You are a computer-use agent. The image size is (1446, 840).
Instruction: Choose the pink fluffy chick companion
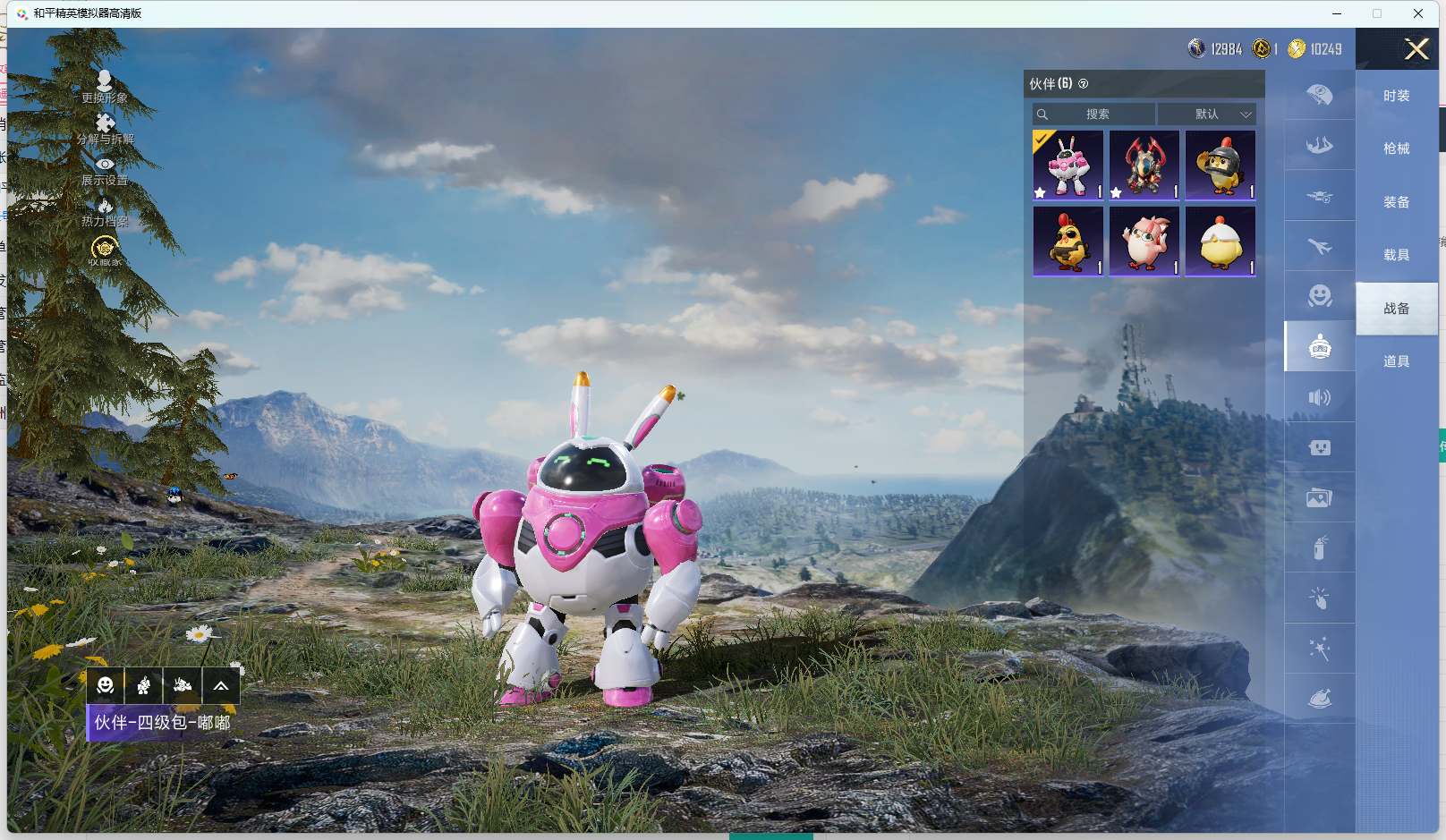(1144, 242)
